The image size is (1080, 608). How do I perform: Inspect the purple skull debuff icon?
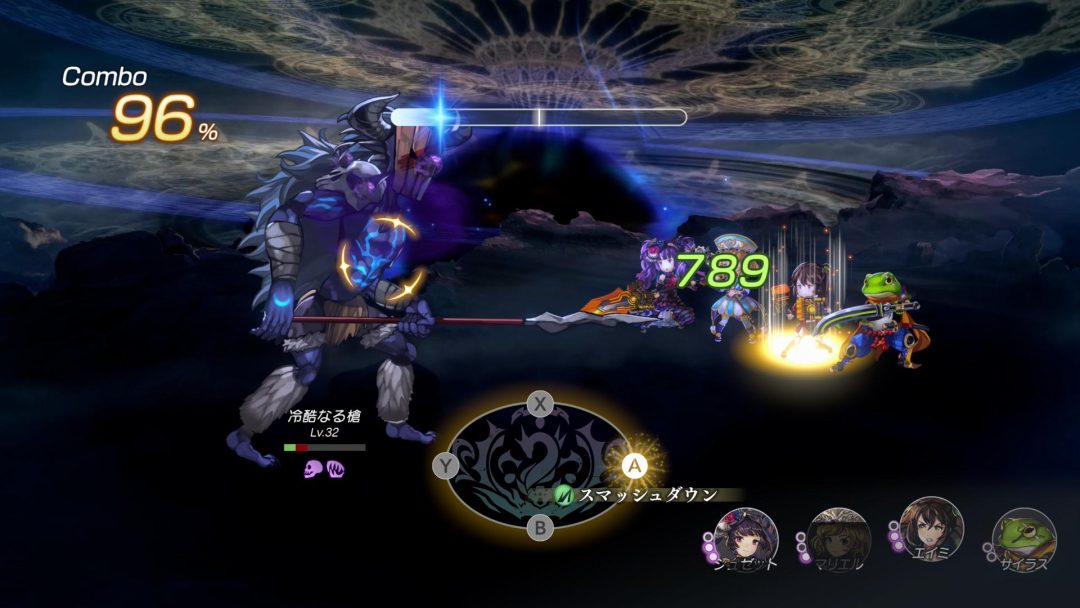[312, 467]
